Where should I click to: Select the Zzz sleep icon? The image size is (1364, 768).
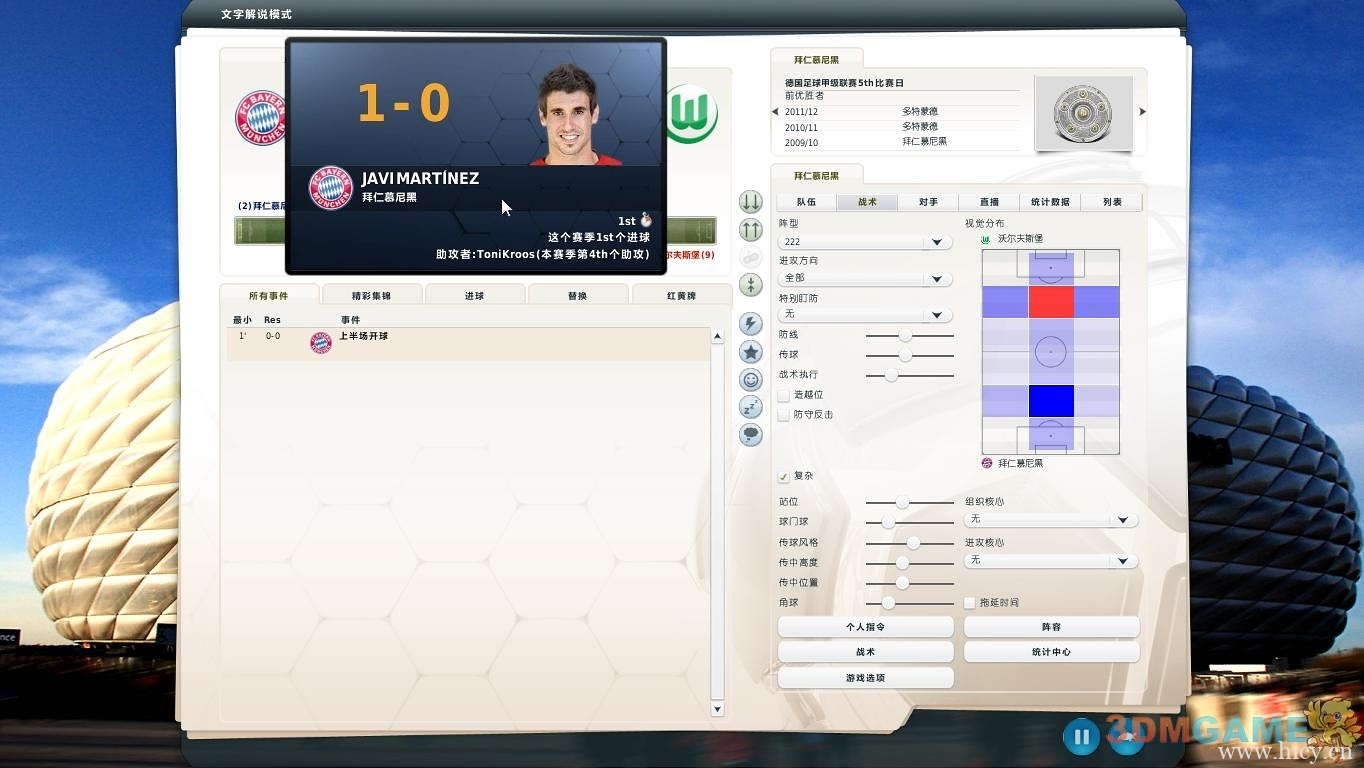750,406
